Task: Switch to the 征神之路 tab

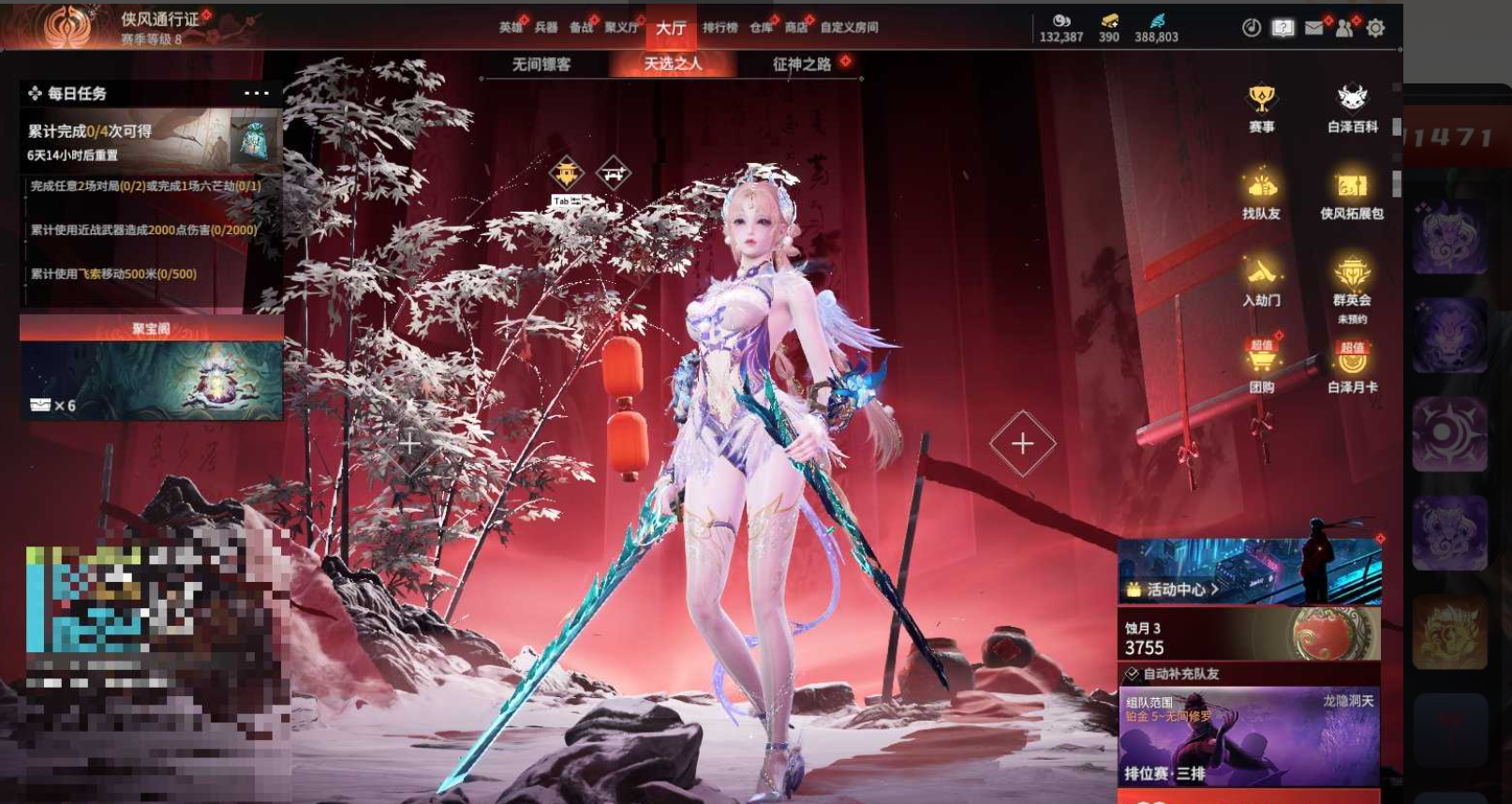Action: pos(801,64)
